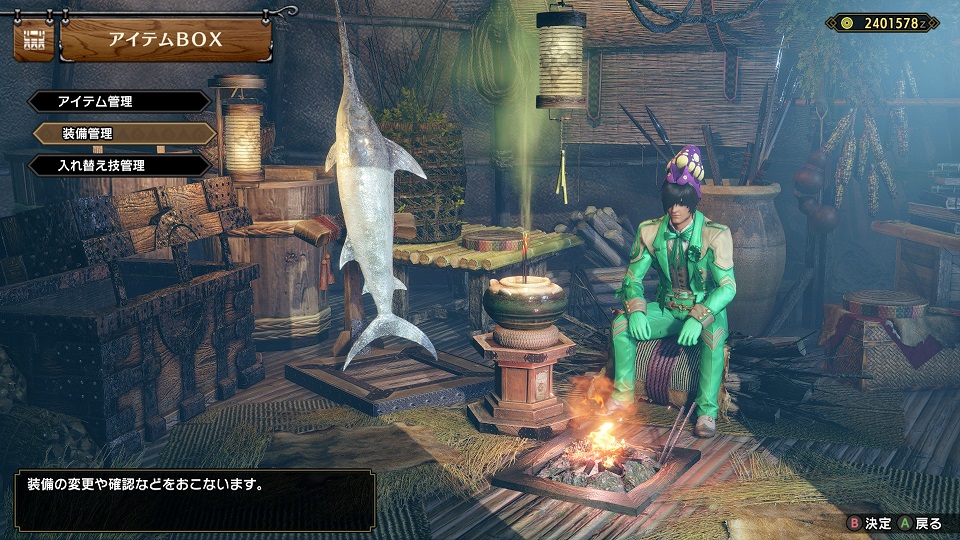Open アイテム管理 menu entry
Screen dimensions: 960x540
[x=120, y=102]
